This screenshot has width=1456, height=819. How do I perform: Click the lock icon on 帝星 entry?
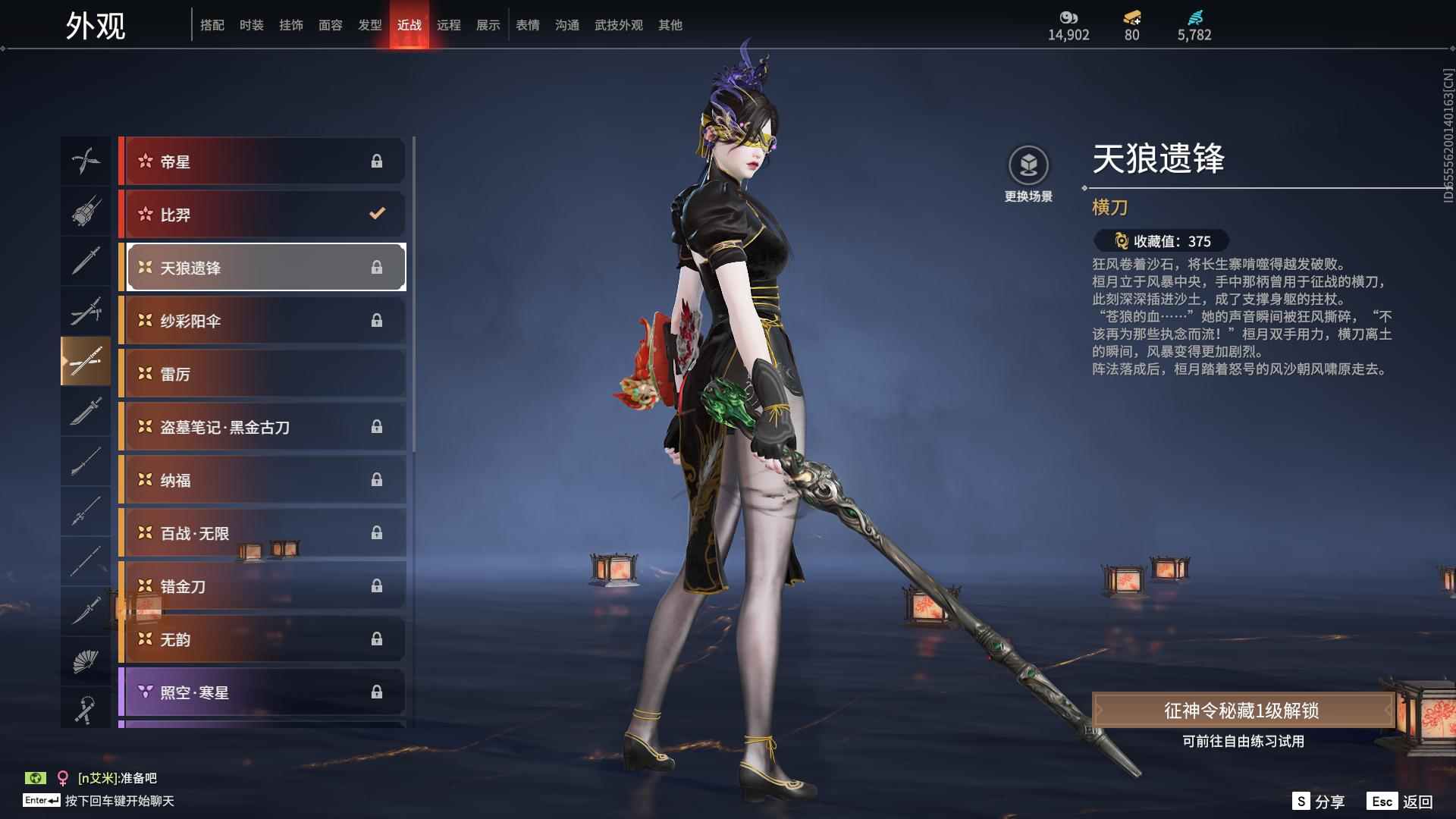tap(377, 161)
